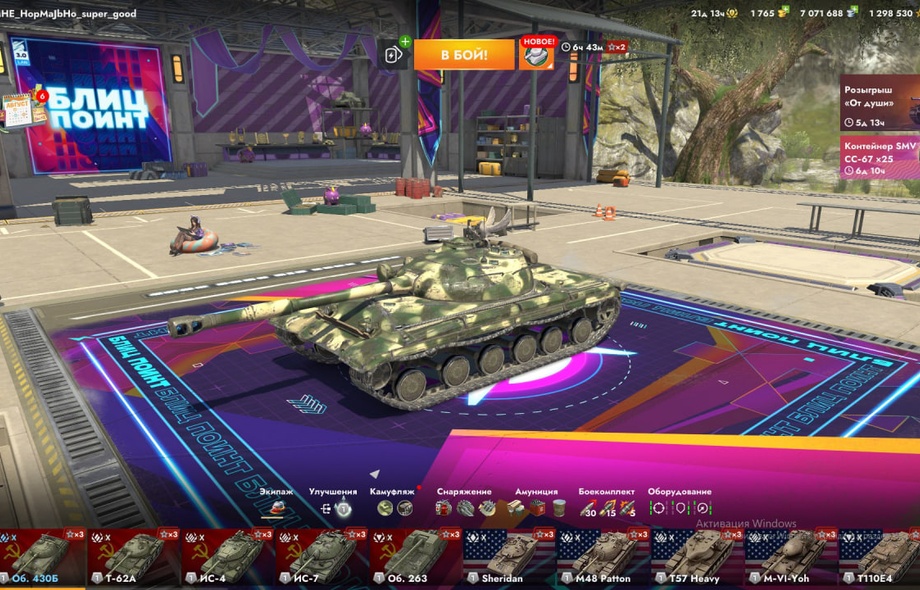Select the T57 Heavy tank
This screenshot has width=920, height=590.
click(698, 558)
